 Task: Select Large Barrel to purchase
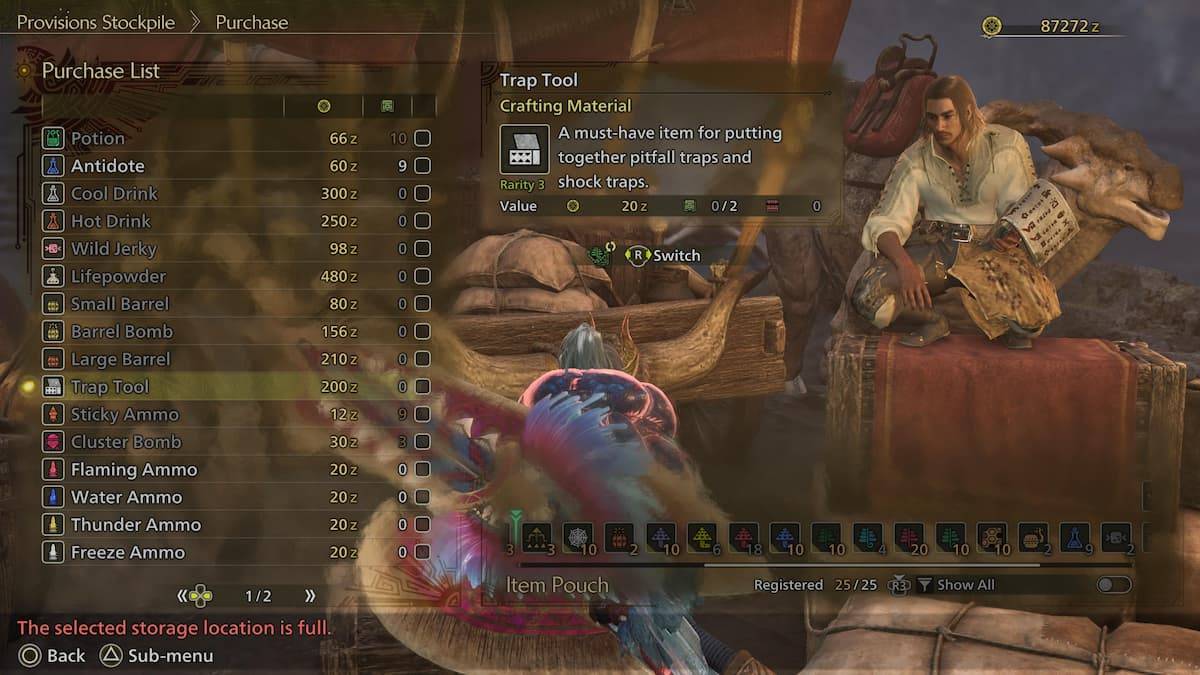point(120,359)
